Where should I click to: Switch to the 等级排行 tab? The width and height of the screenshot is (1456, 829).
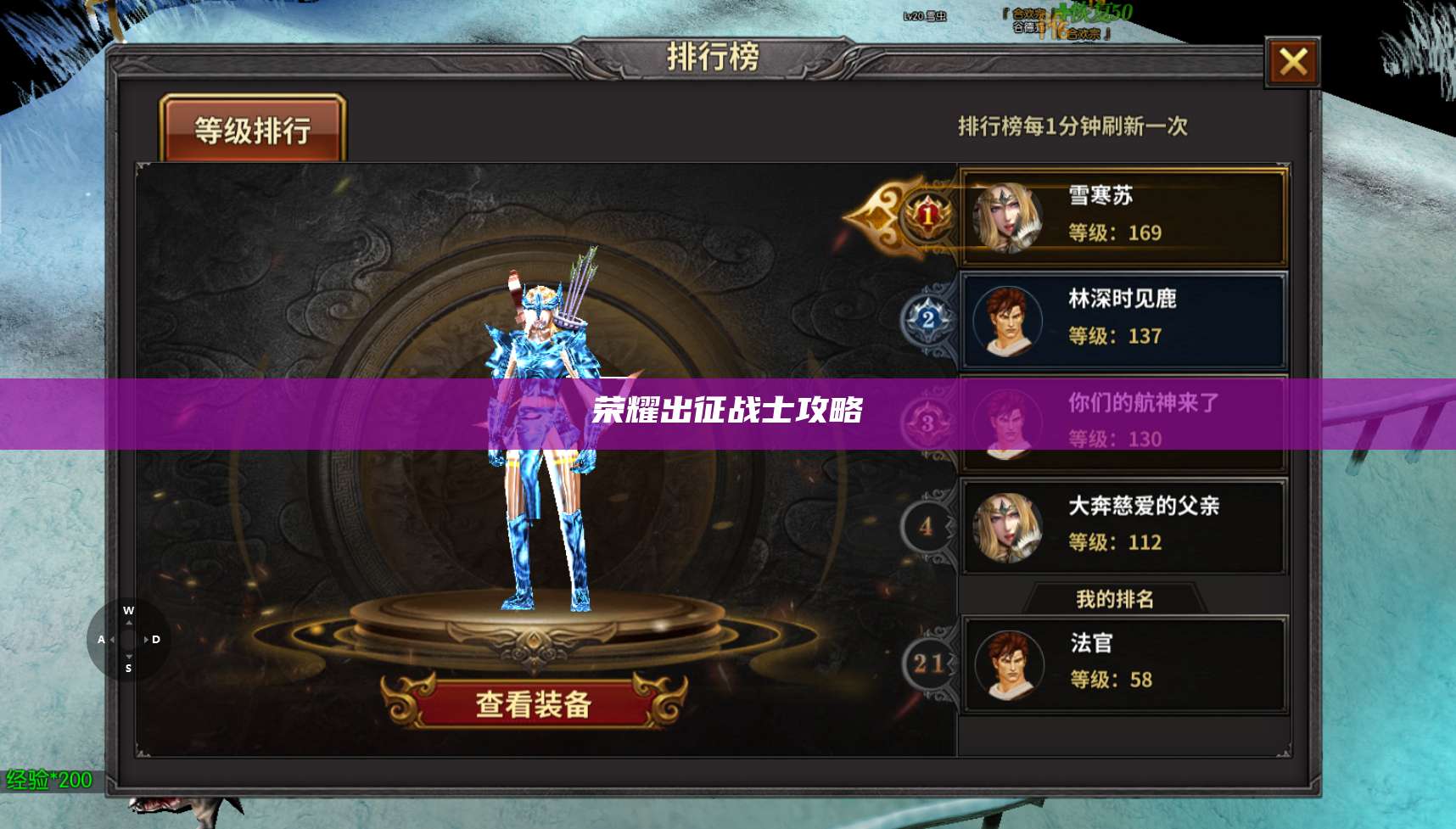tap(255, 129)
